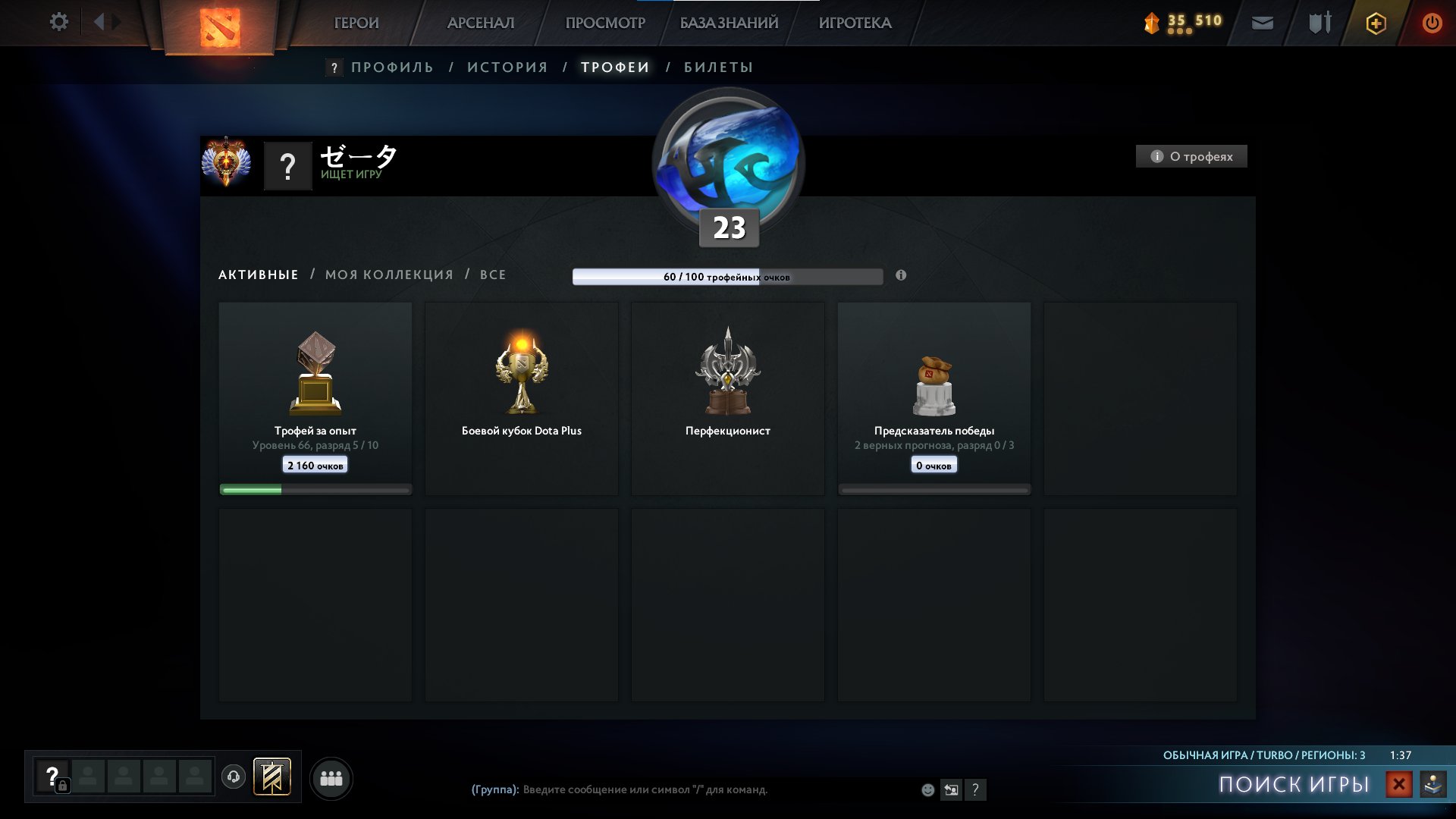The height and width of the screenshot is (819, 1456).
Task: Click the Dota Plus hexagon icon
Action: point(1375,23)
